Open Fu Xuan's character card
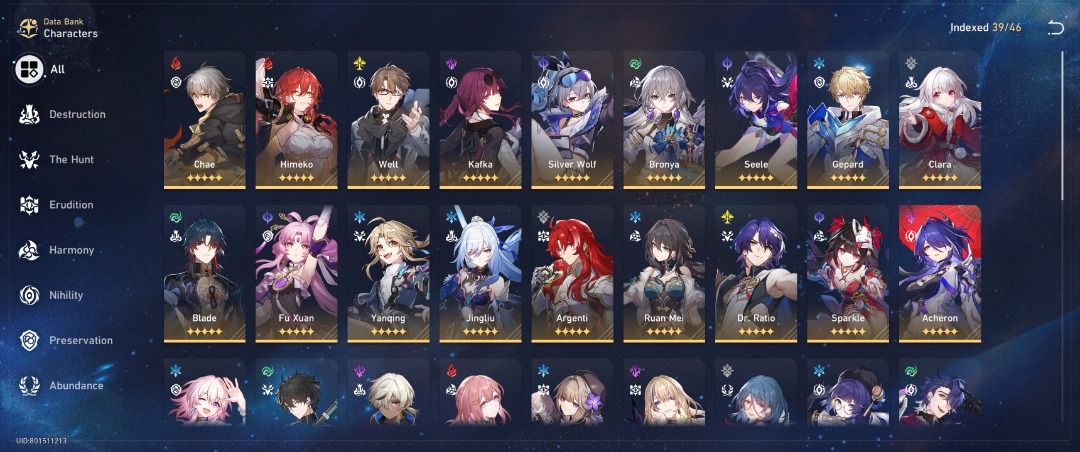This screenshot has width=1080, height=452. click(296, 274)
